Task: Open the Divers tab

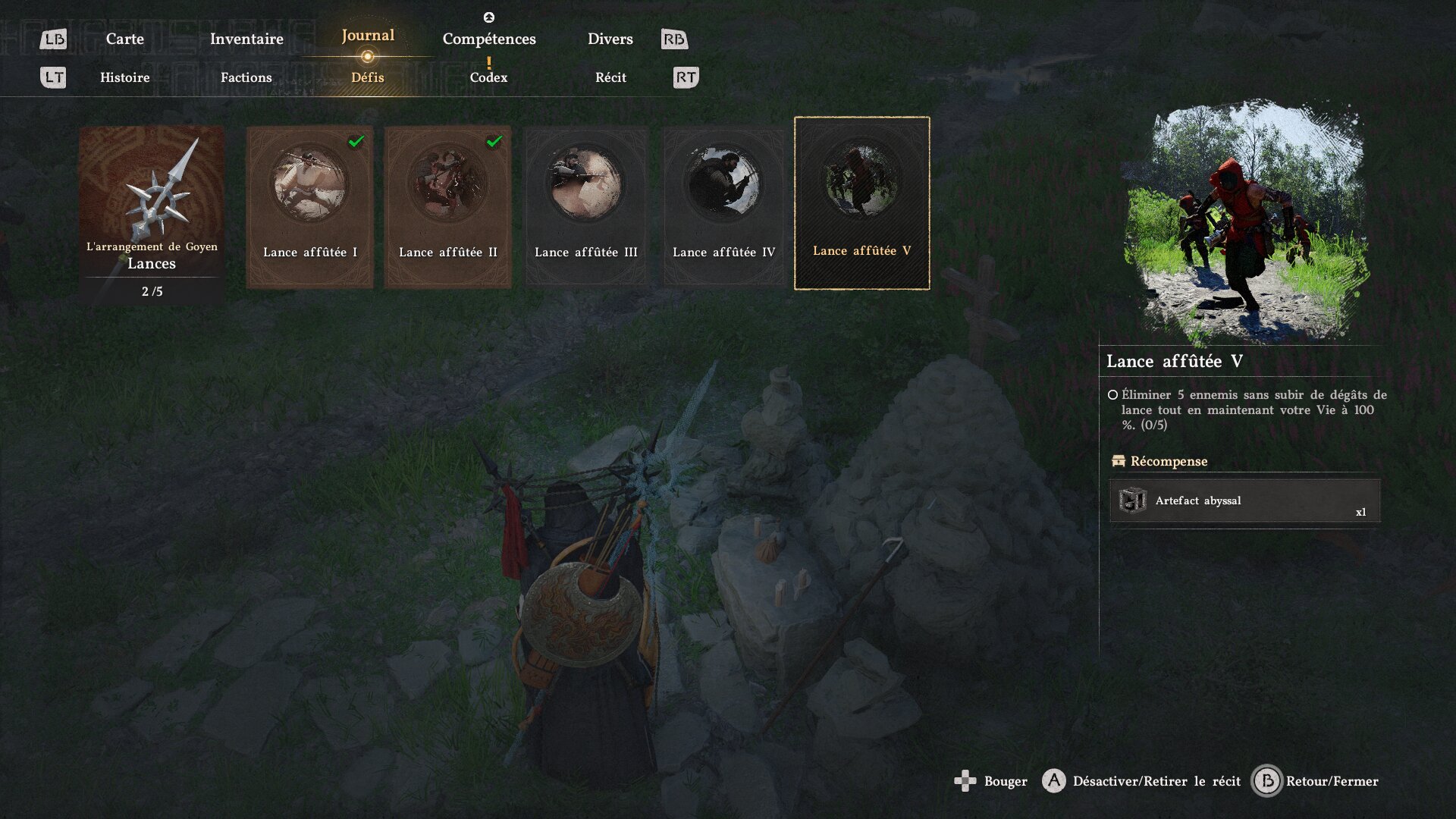Action: point(610,39)
